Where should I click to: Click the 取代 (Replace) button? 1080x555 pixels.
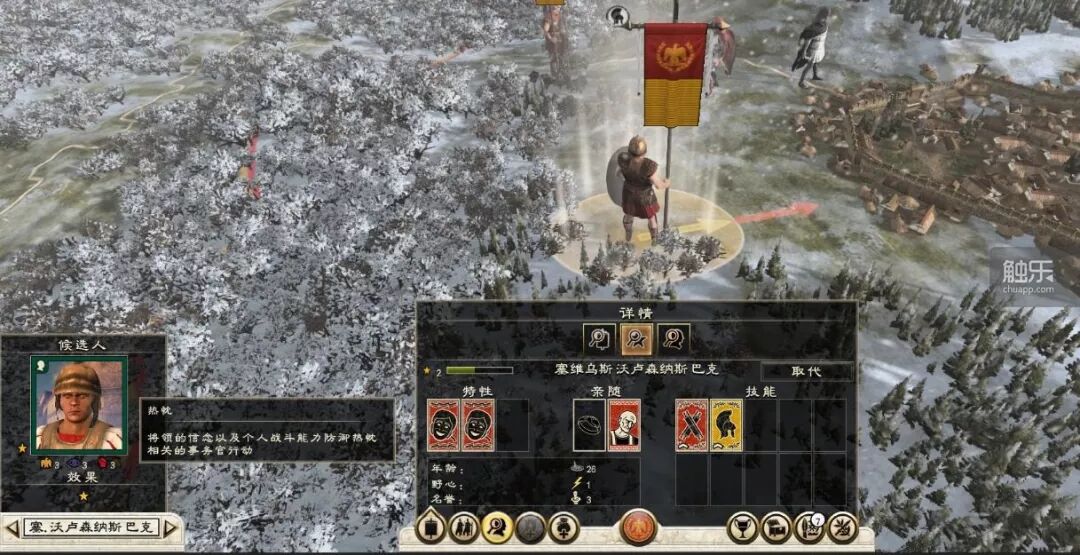point(806,371)
